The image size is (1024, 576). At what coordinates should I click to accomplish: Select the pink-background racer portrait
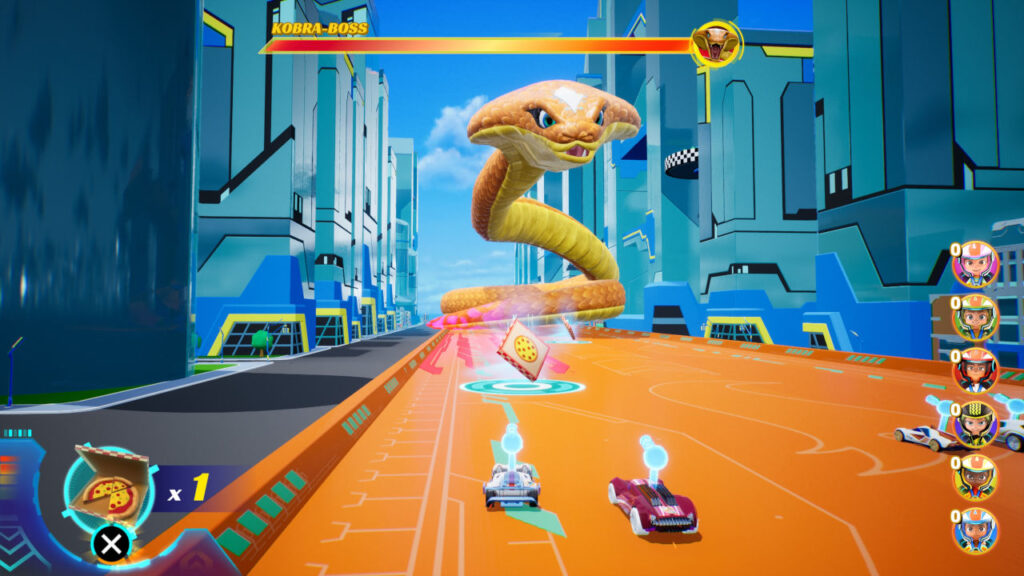(974, 264)
